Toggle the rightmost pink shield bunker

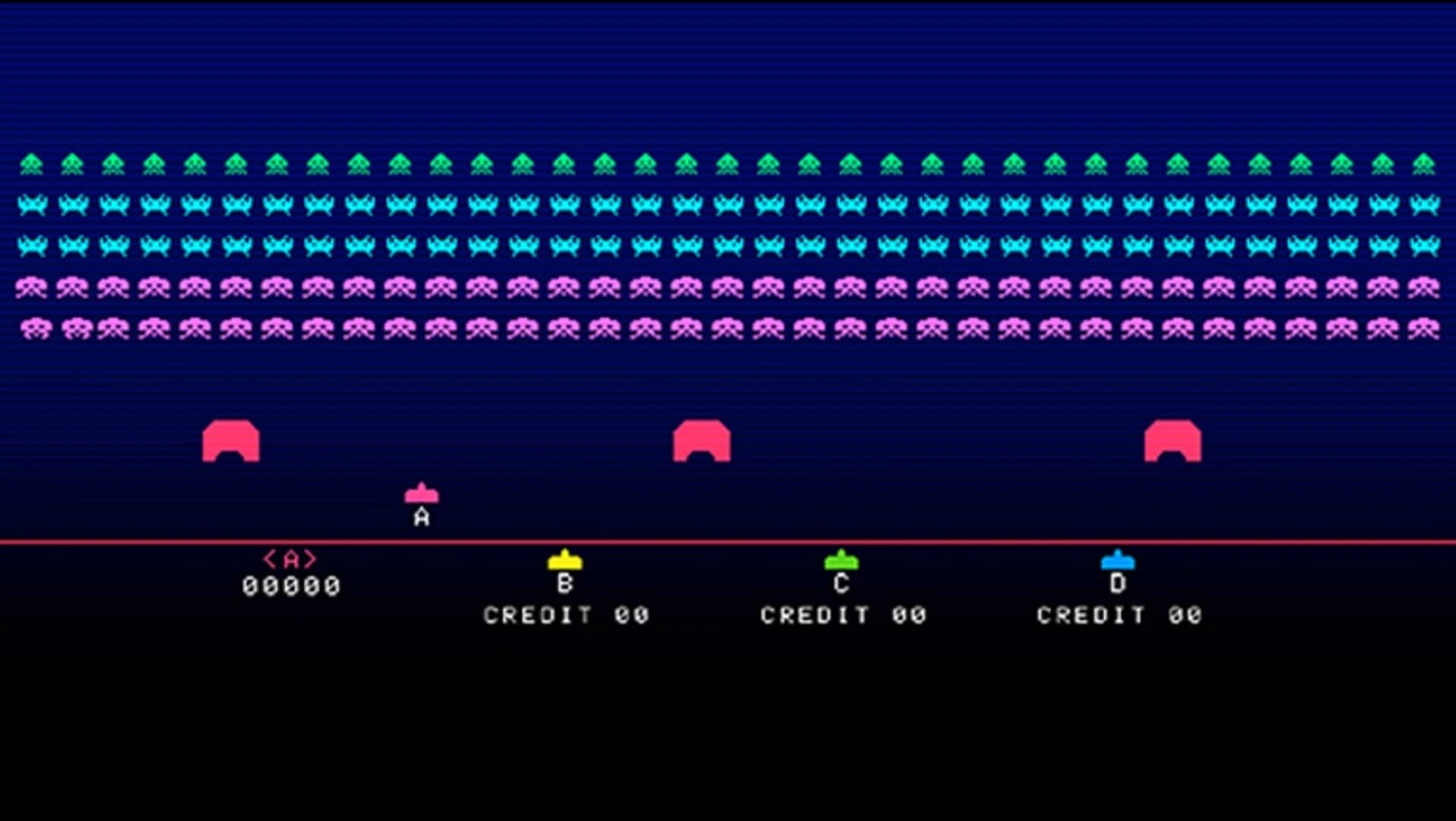[x=1171, y=441]
